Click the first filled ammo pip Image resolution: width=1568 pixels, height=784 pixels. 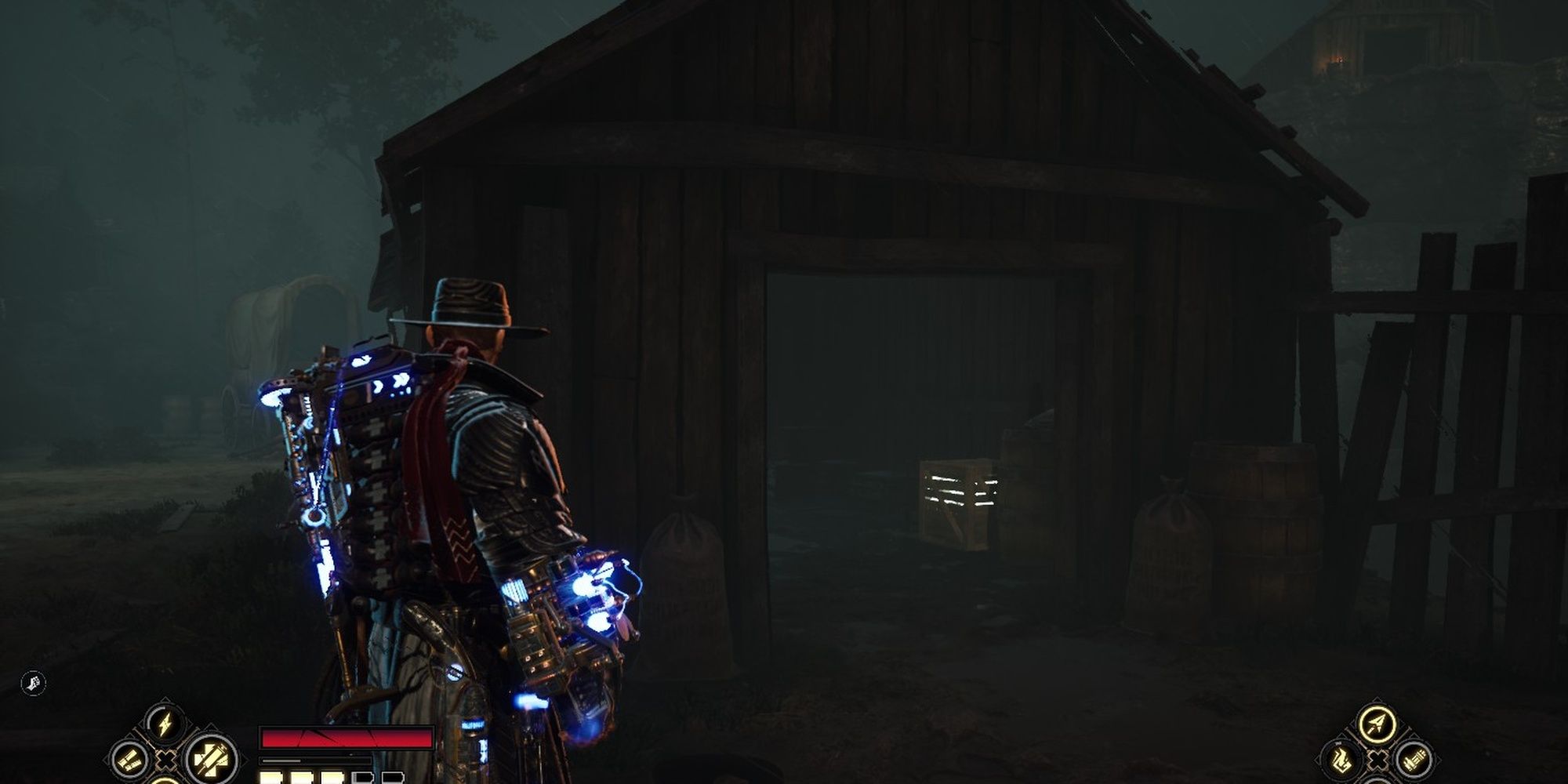(270, 779)
